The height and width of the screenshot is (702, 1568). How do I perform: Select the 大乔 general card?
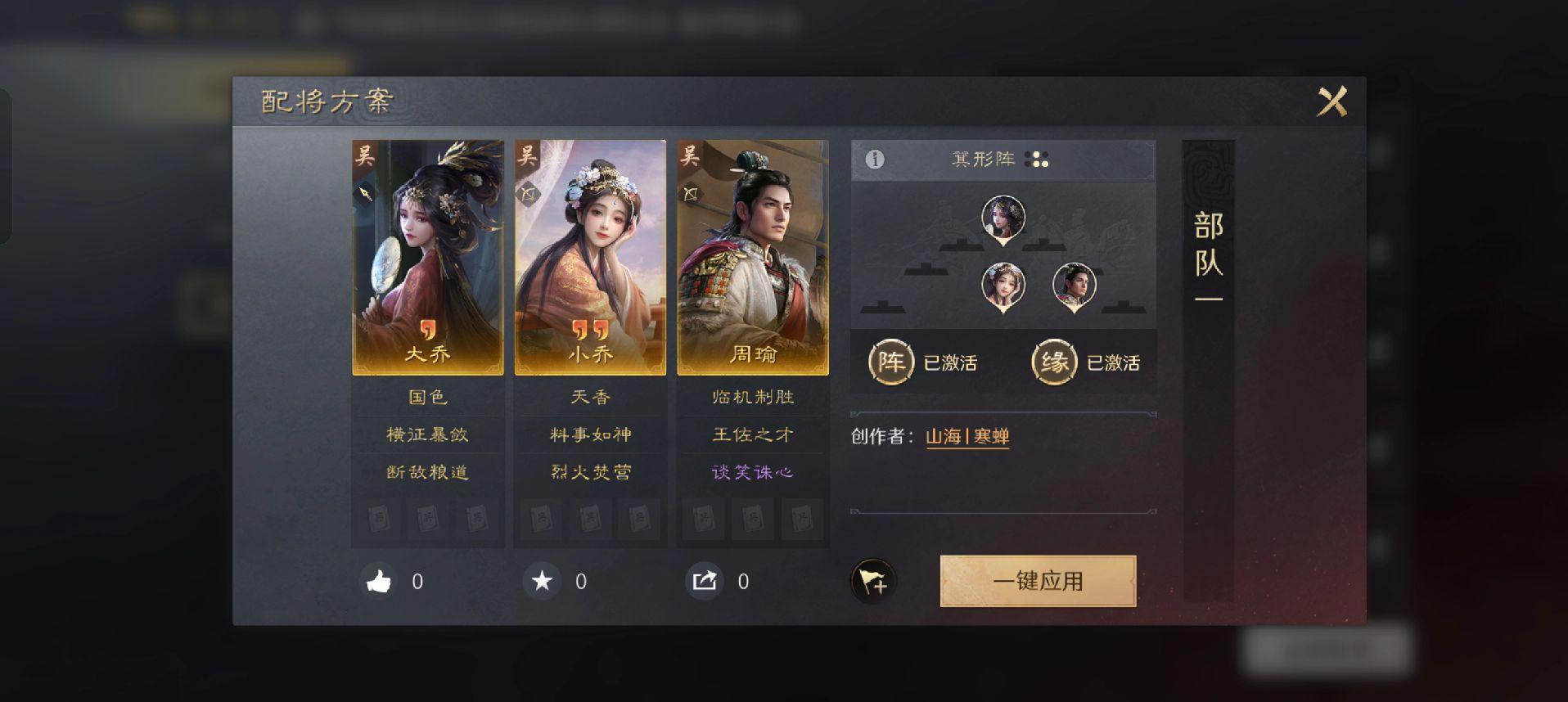(427, 257)
